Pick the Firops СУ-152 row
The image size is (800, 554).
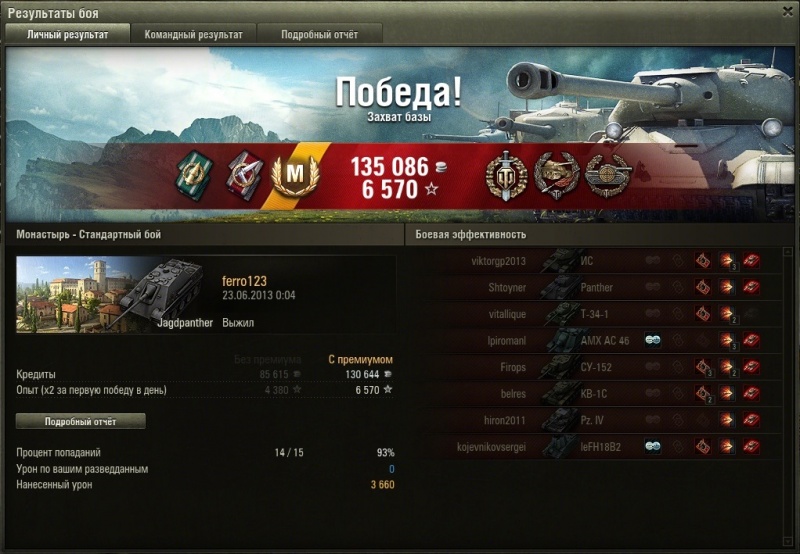point(598,368)
